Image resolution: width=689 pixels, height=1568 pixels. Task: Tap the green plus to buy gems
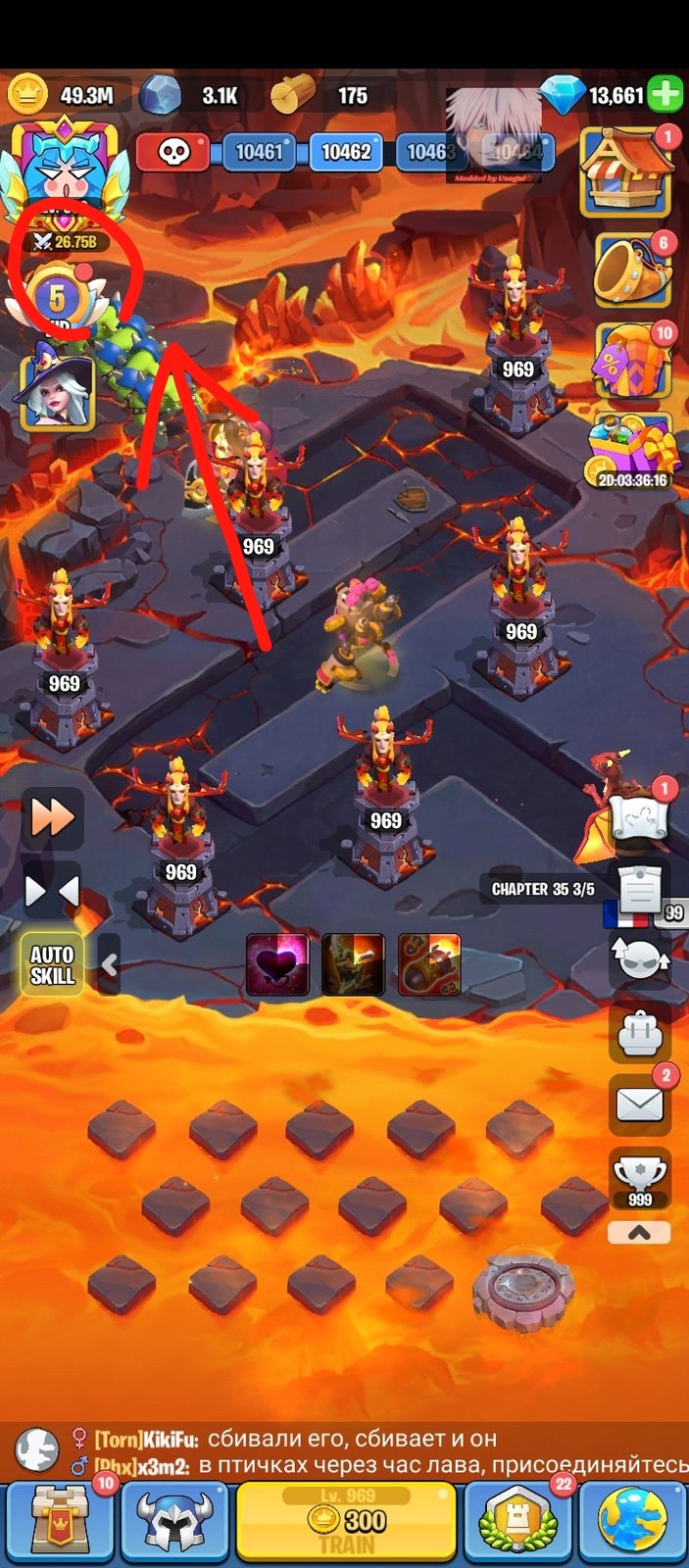[666, 95]
